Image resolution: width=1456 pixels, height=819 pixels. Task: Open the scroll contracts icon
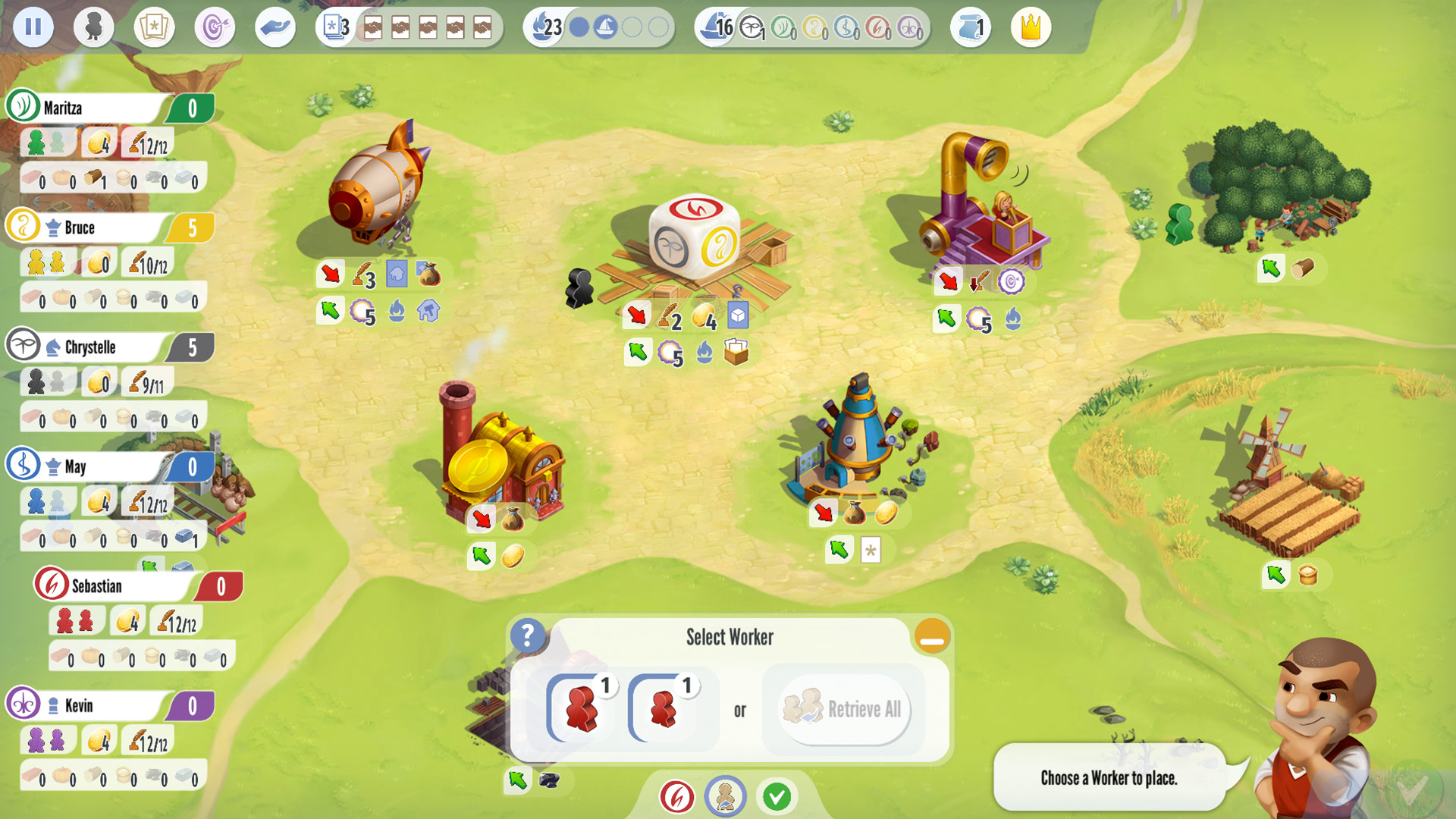969,27
